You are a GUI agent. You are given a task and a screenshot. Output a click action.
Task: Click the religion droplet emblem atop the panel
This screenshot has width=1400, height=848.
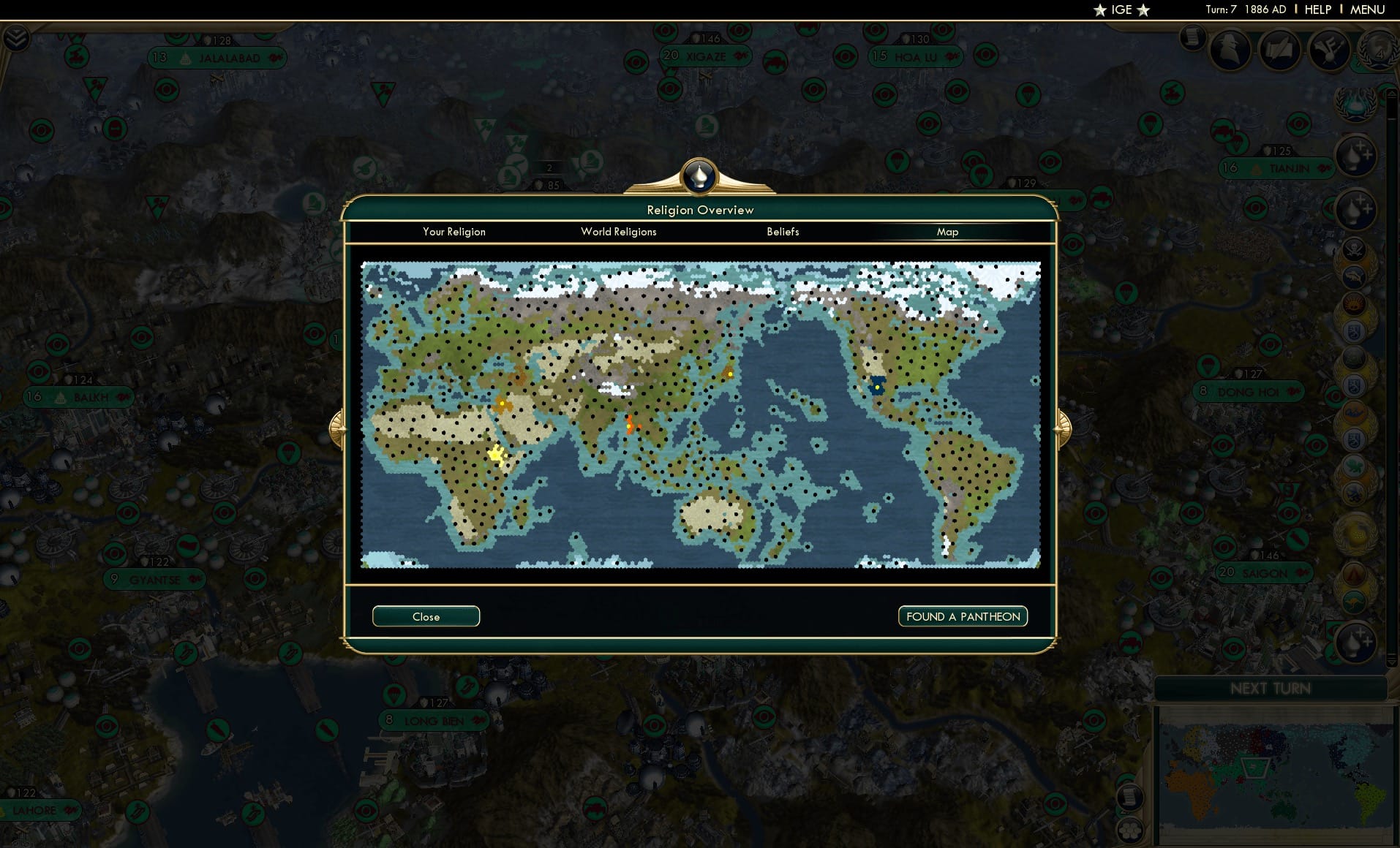(700, 175)
